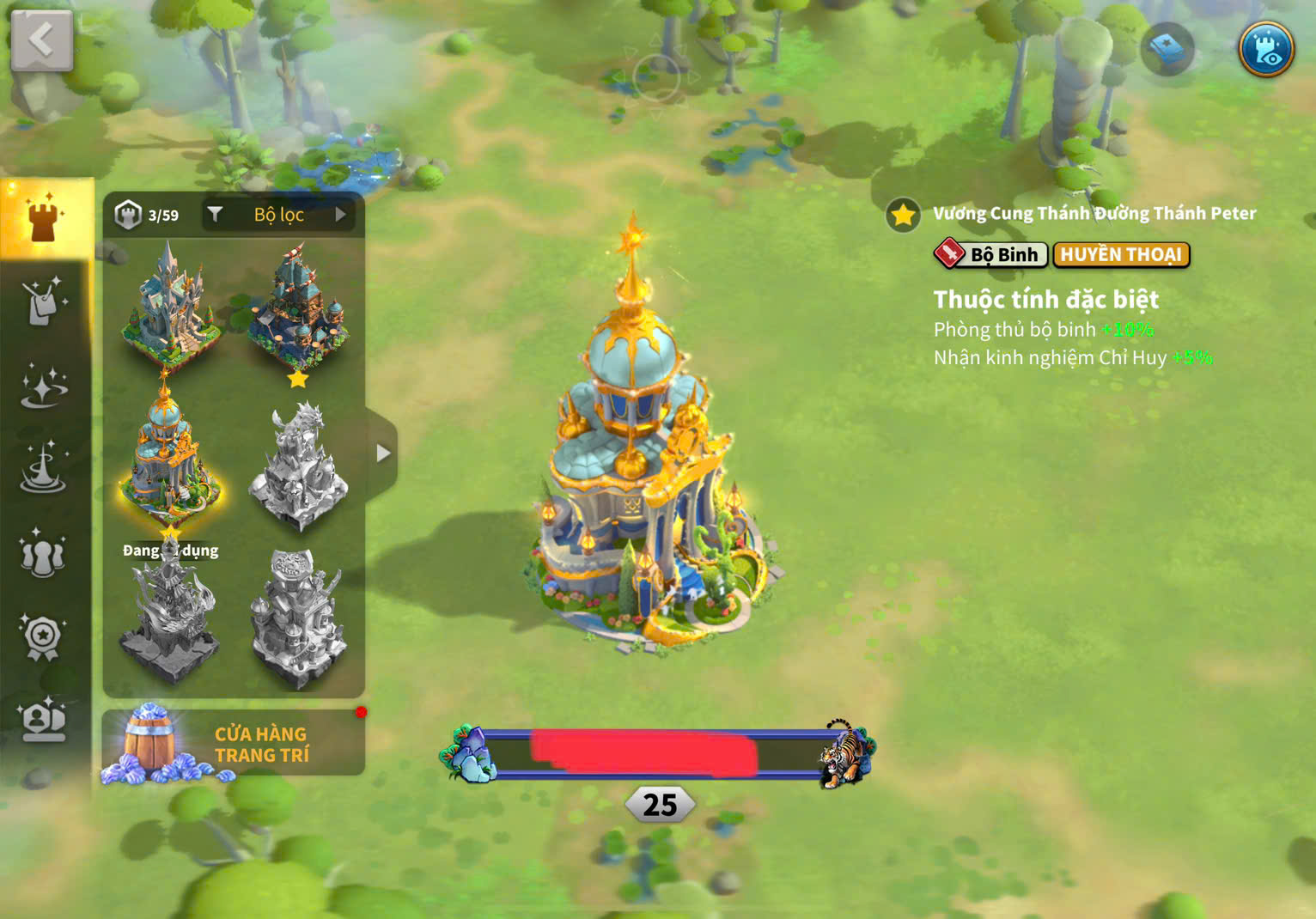1316x919 pixels.
Task: Go back with the top-left arrow
Action: 41,40
